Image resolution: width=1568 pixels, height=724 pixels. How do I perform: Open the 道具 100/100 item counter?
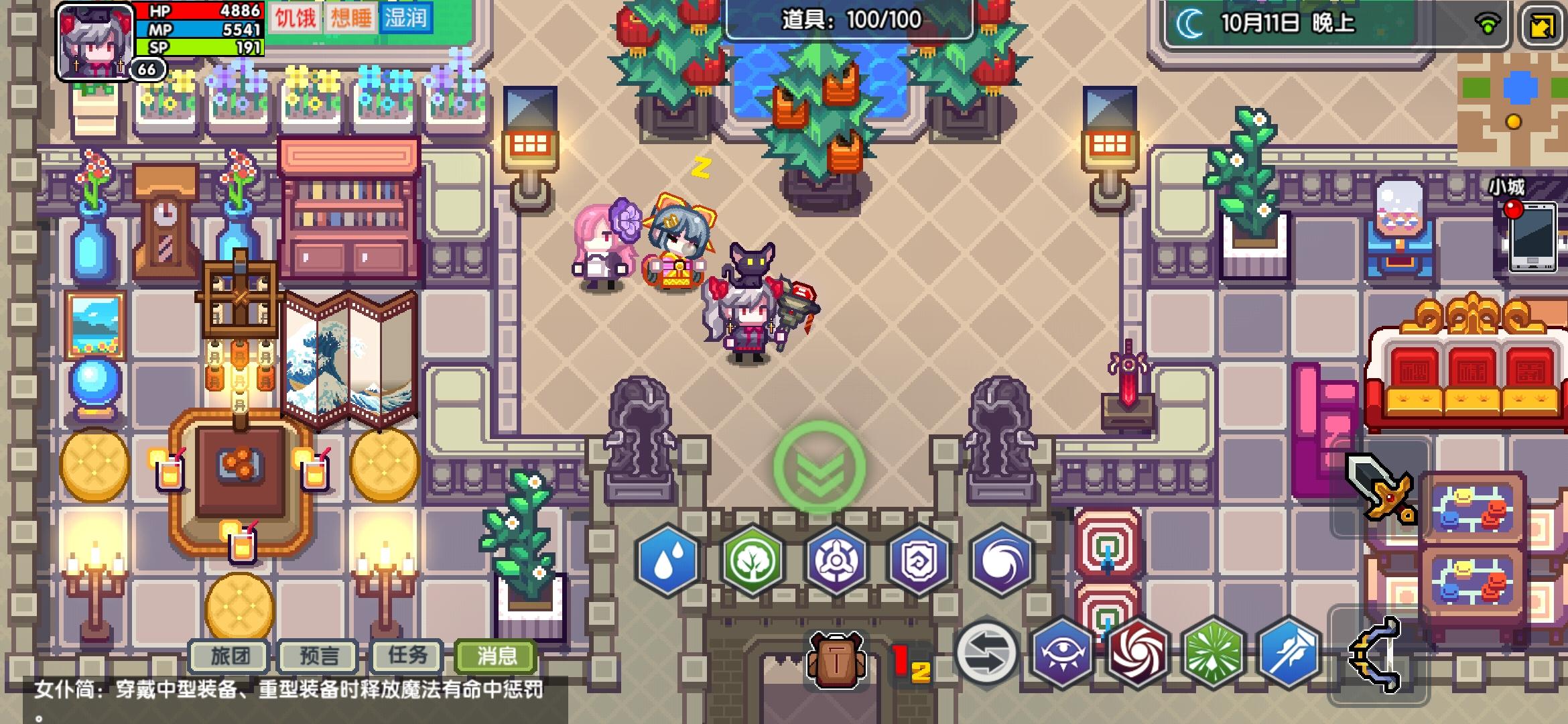851,20
